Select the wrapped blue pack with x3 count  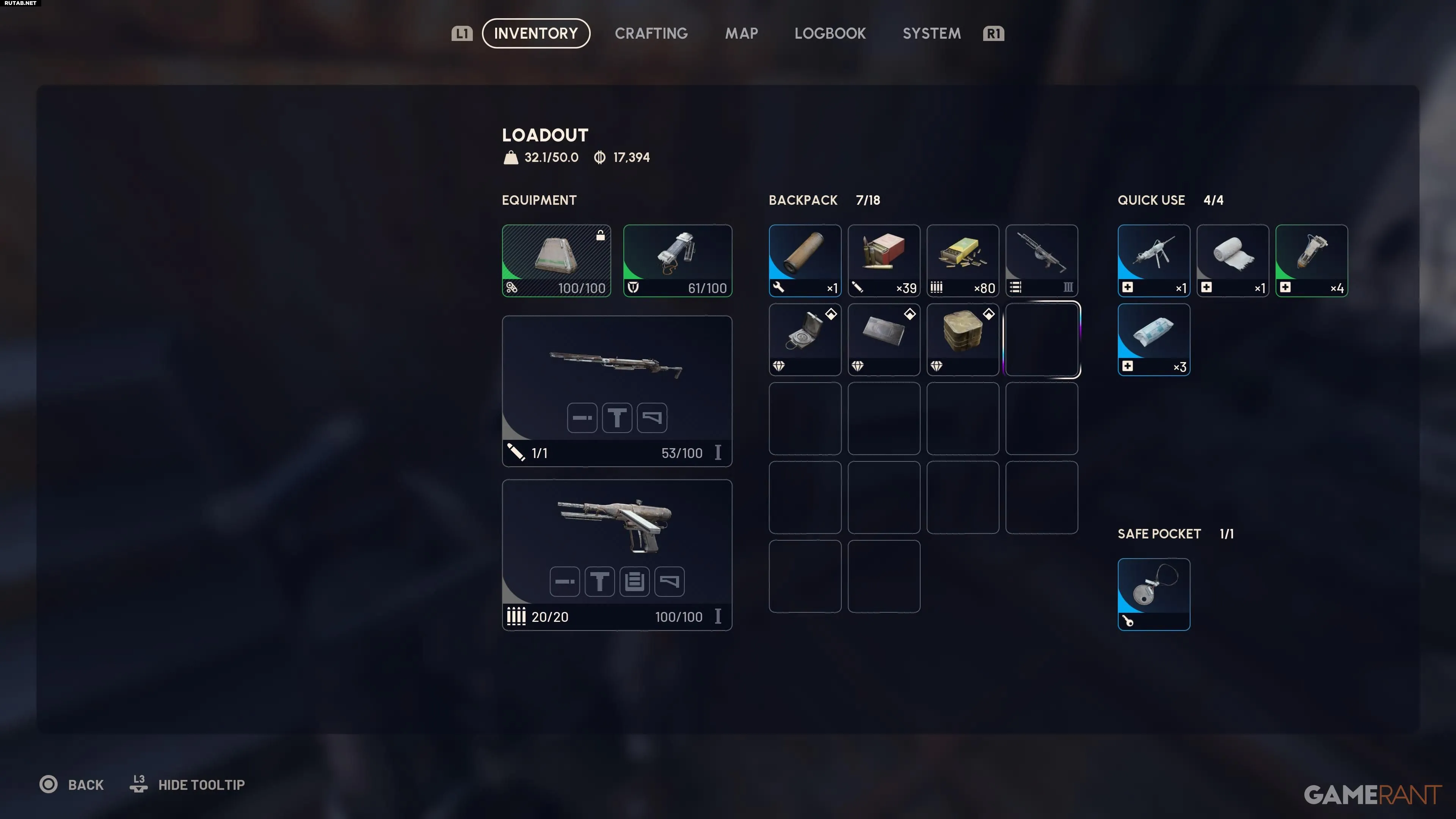tap(1153, 339)
